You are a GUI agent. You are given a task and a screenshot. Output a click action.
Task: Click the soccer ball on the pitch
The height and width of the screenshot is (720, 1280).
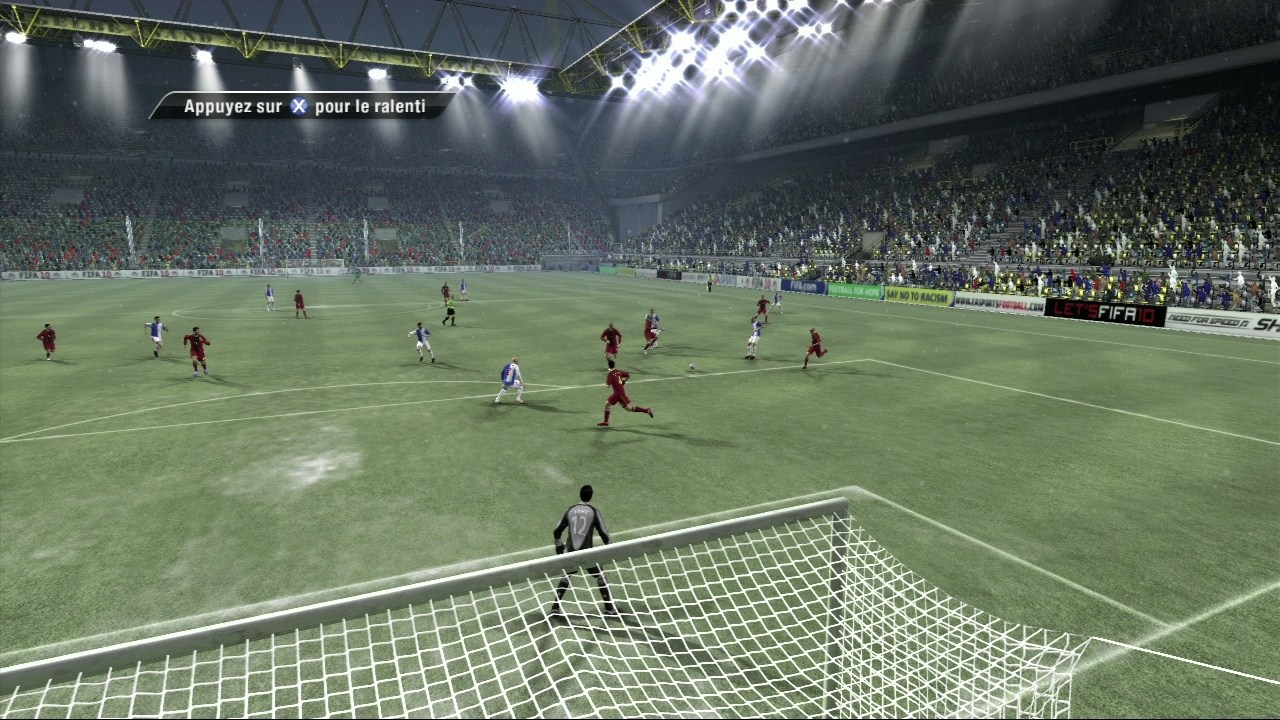[692, 365]
